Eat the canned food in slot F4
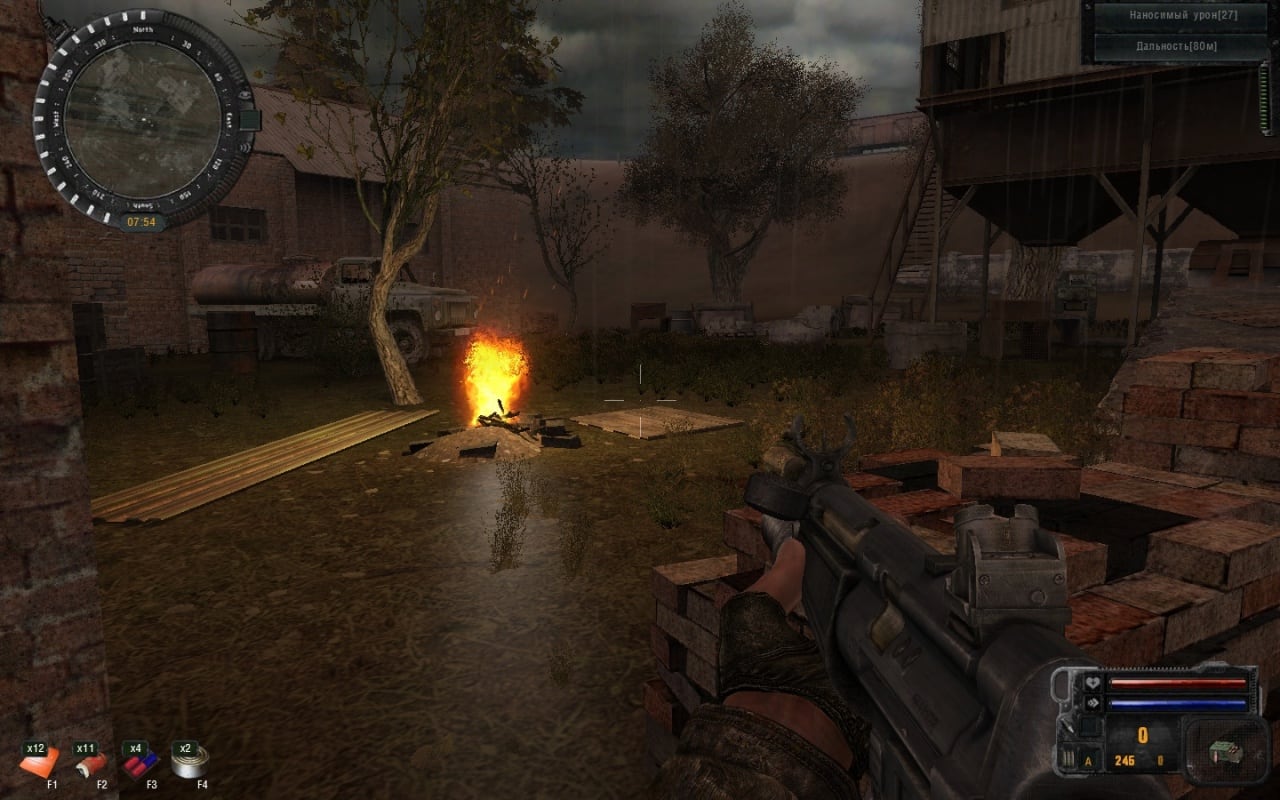 [x=187, y=763]
